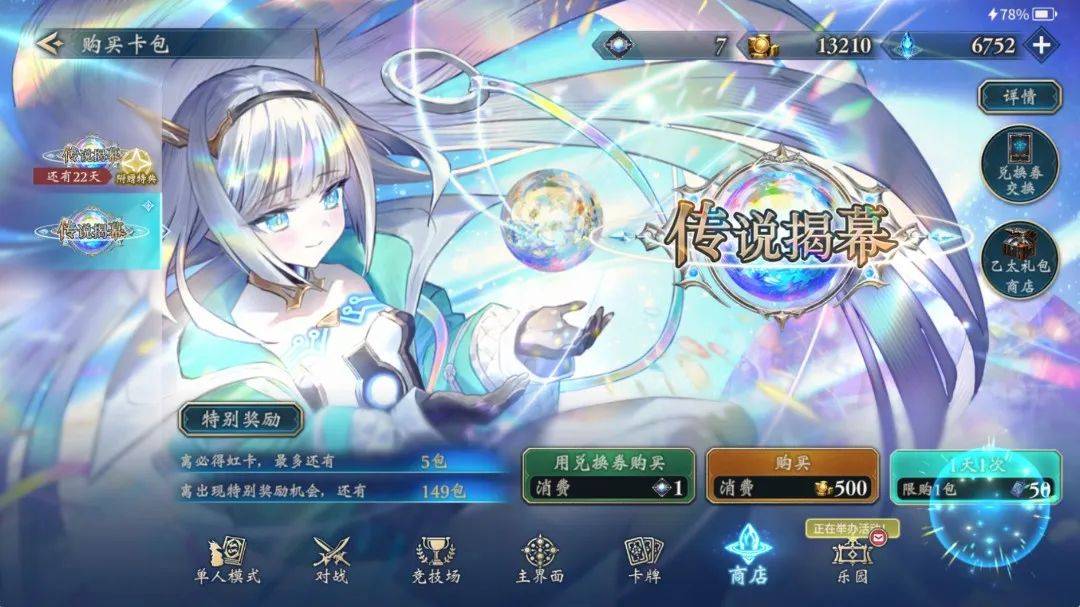
Task: View the 特别奖励 special rewards
Action: point(241,419)
